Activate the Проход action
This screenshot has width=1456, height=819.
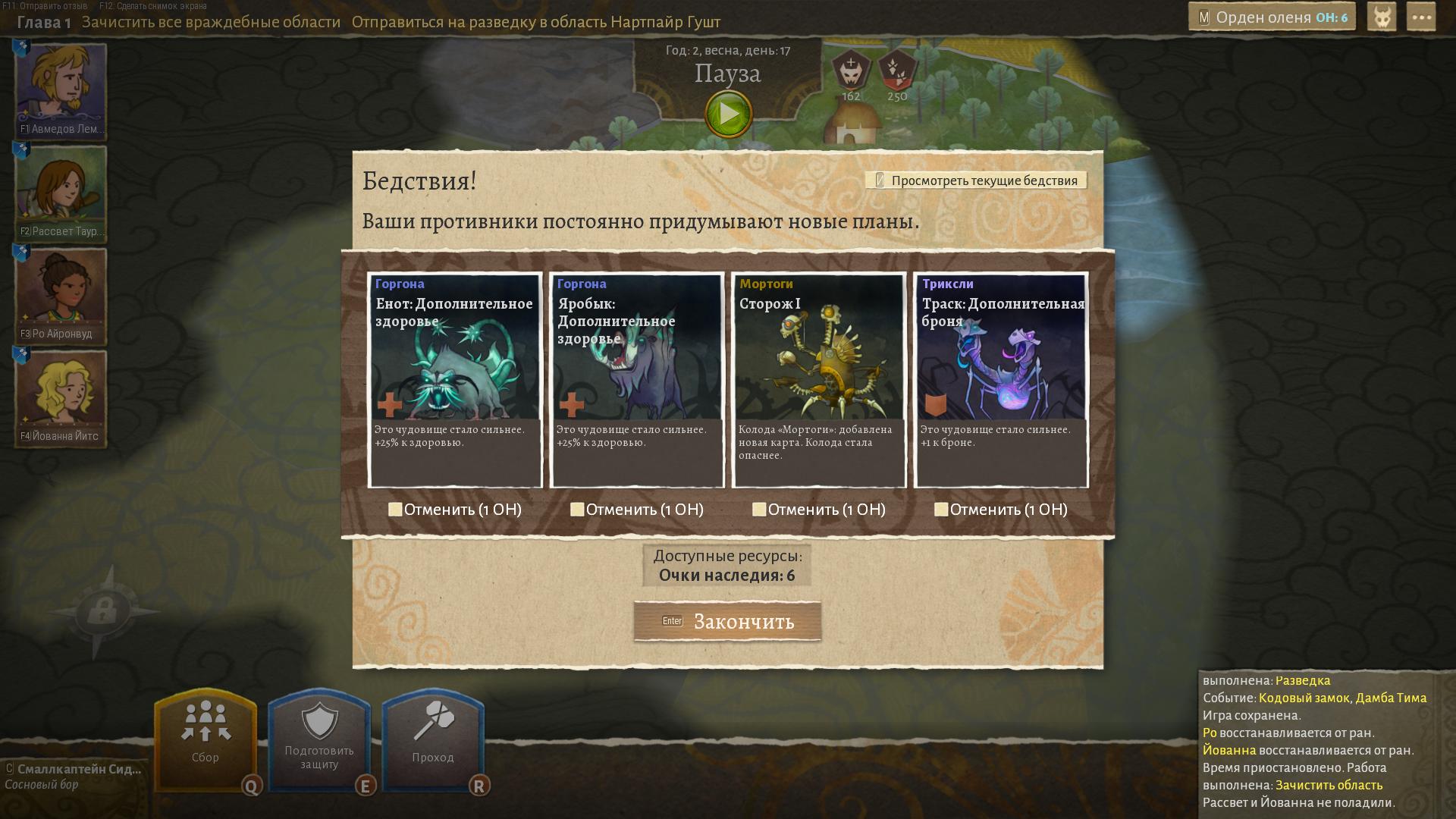[x=433, y=738]
